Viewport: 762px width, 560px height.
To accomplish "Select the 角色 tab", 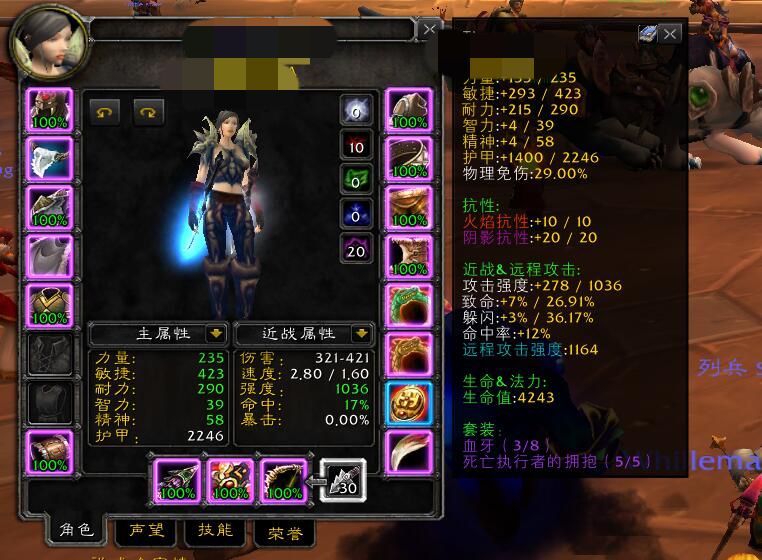I will (x=75, y=529).
